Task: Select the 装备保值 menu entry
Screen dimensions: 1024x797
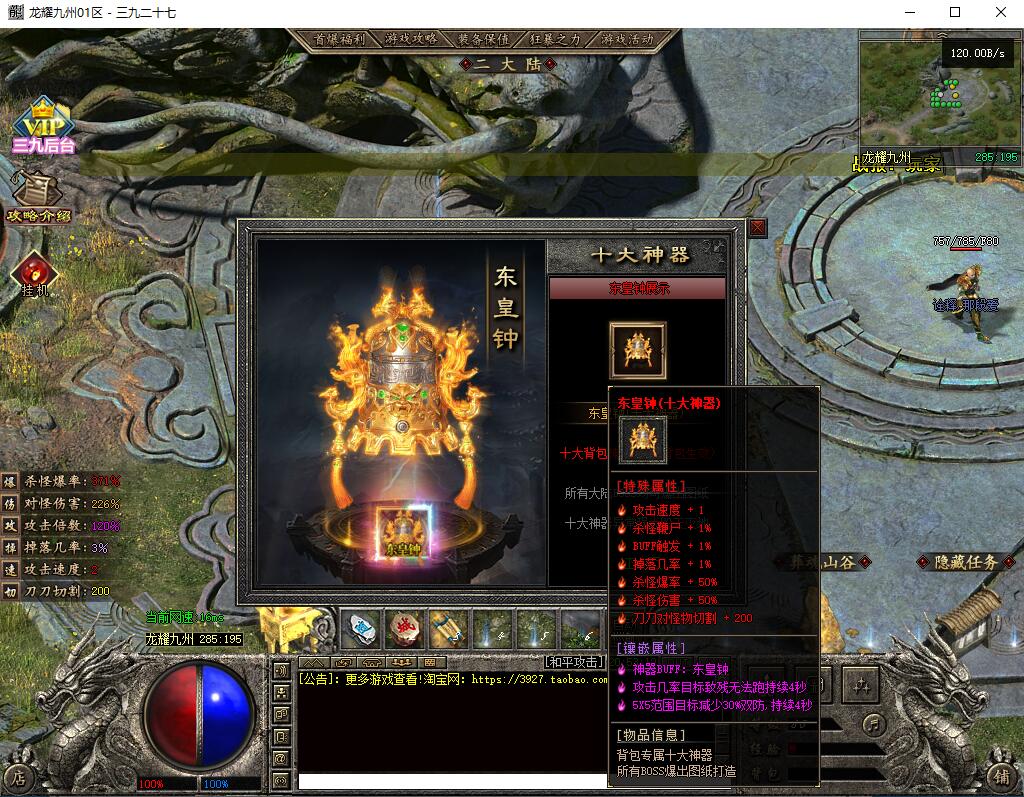Action: 483,39
